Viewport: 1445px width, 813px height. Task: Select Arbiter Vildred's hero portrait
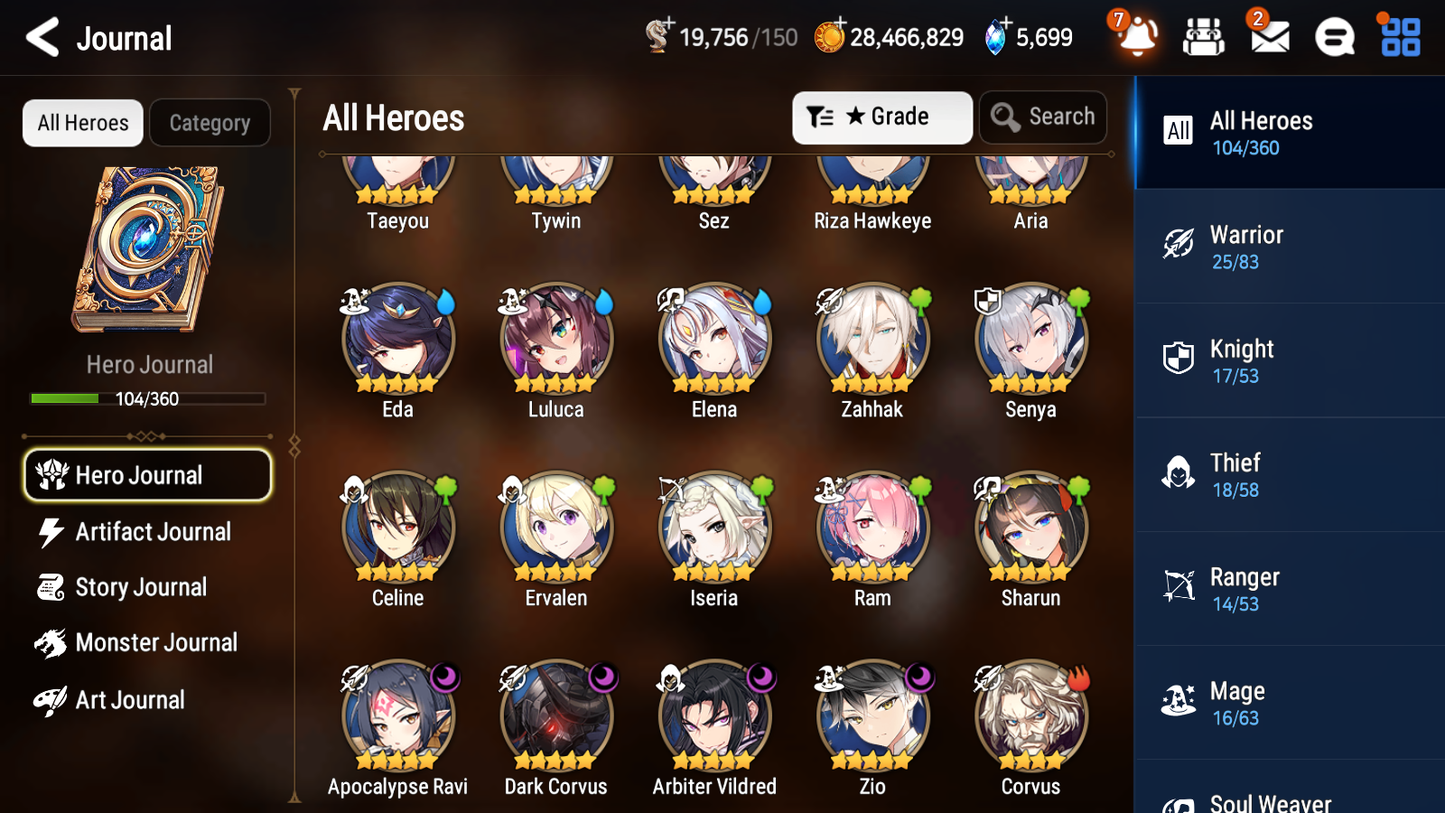pyautogui.click(x=713, y=716)
